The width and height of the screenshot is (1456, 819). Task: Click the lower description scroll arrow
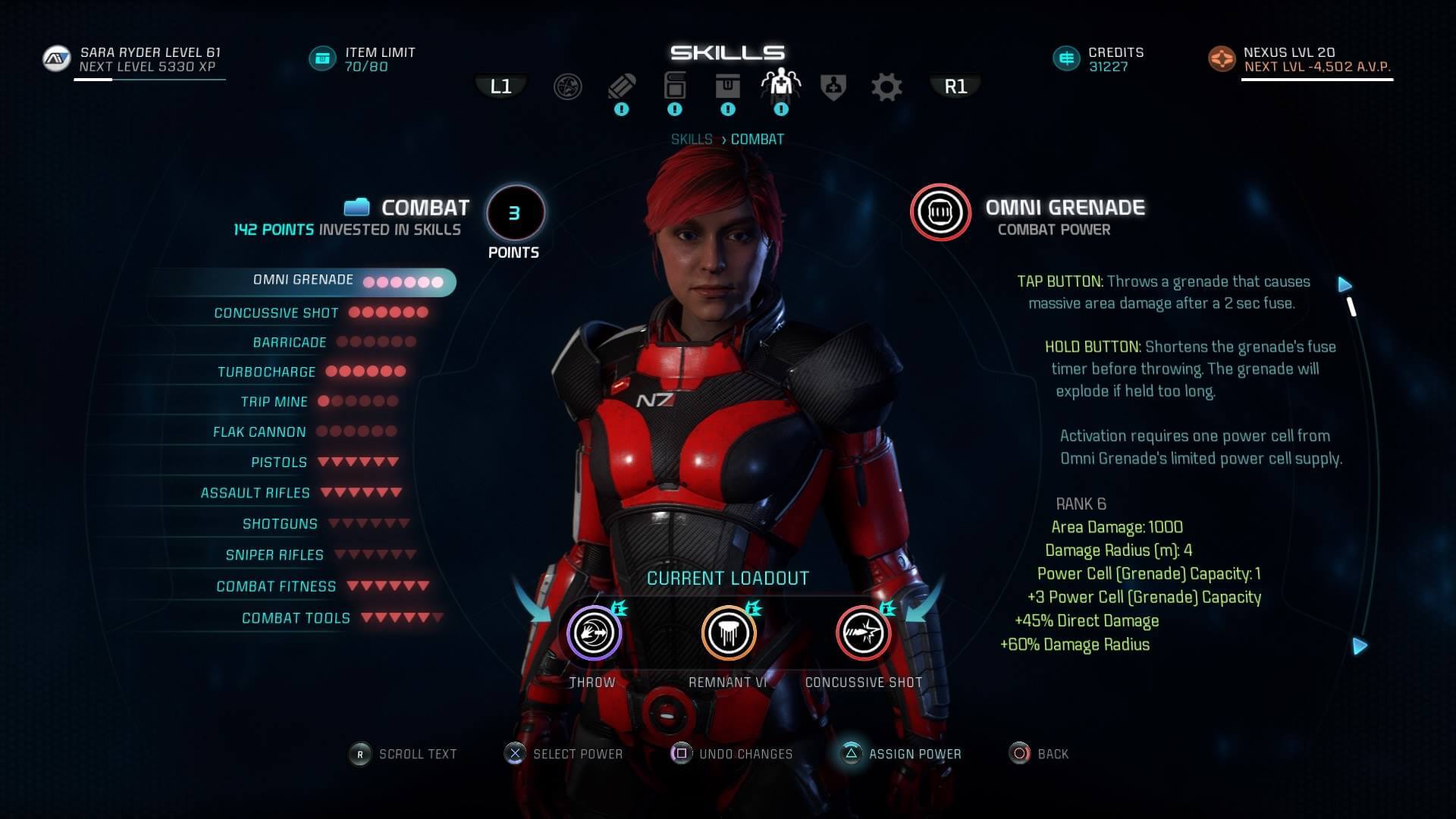coord(1360,646)
